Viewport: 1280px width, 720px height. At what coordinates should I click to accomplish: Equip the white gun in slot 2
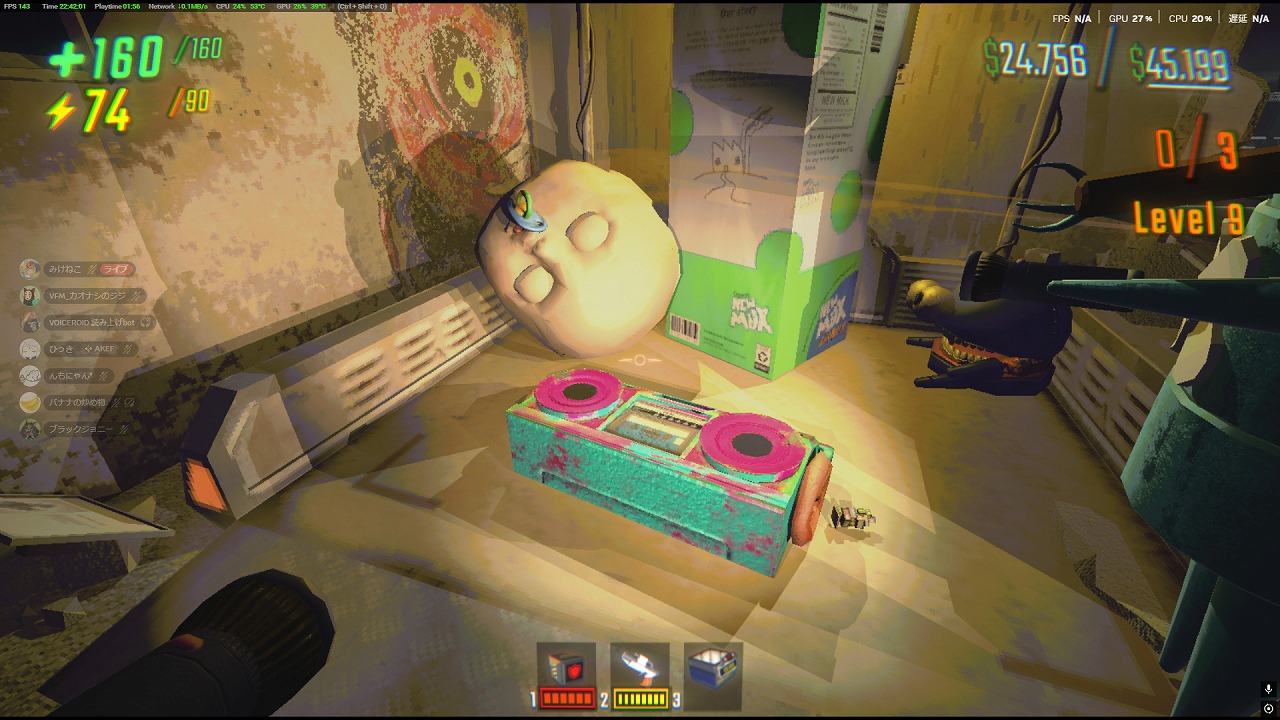(639, 667)
